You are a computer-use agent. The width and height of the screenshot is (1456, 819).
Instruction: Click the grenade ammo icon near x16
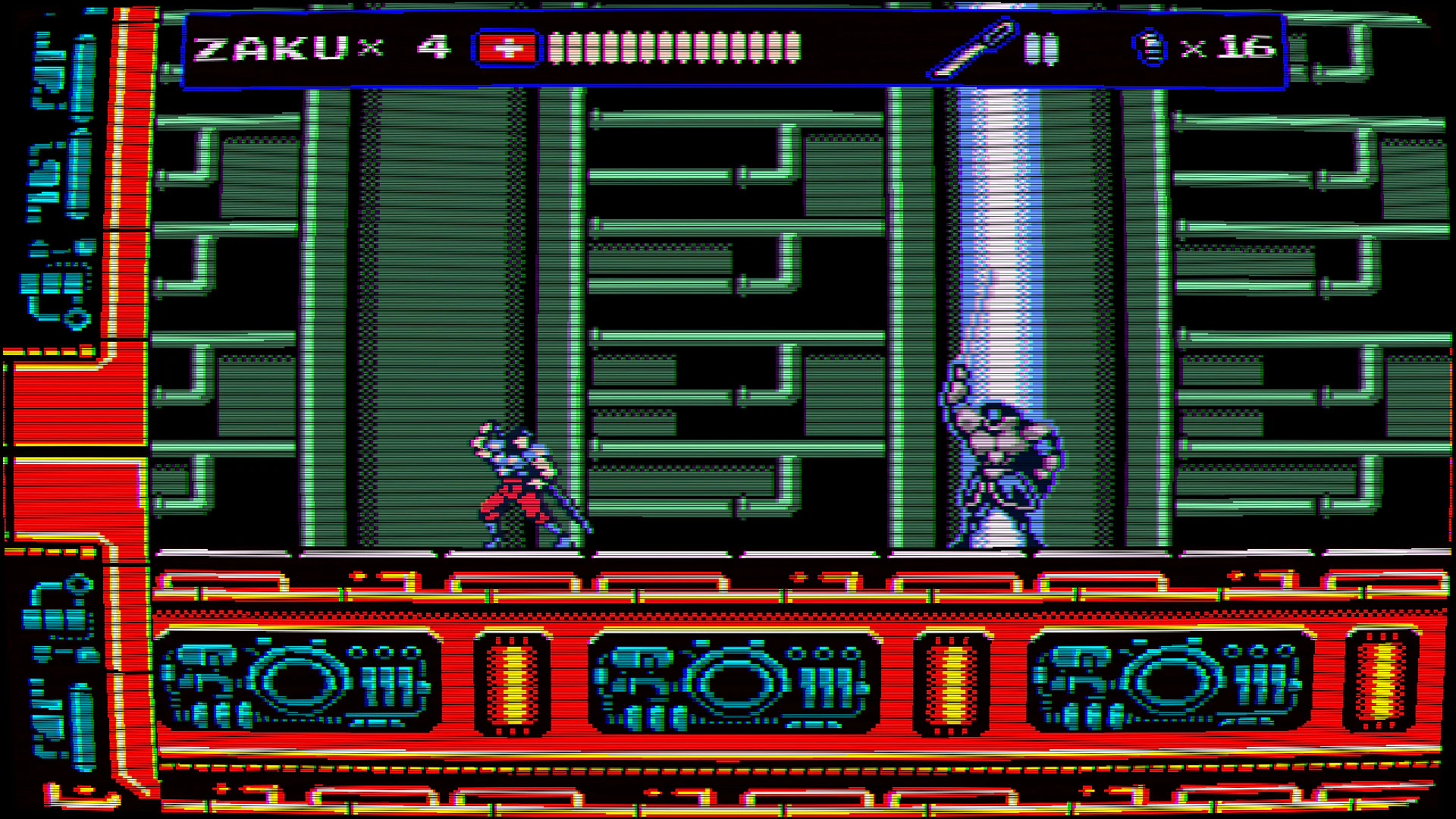[1150, 47]
